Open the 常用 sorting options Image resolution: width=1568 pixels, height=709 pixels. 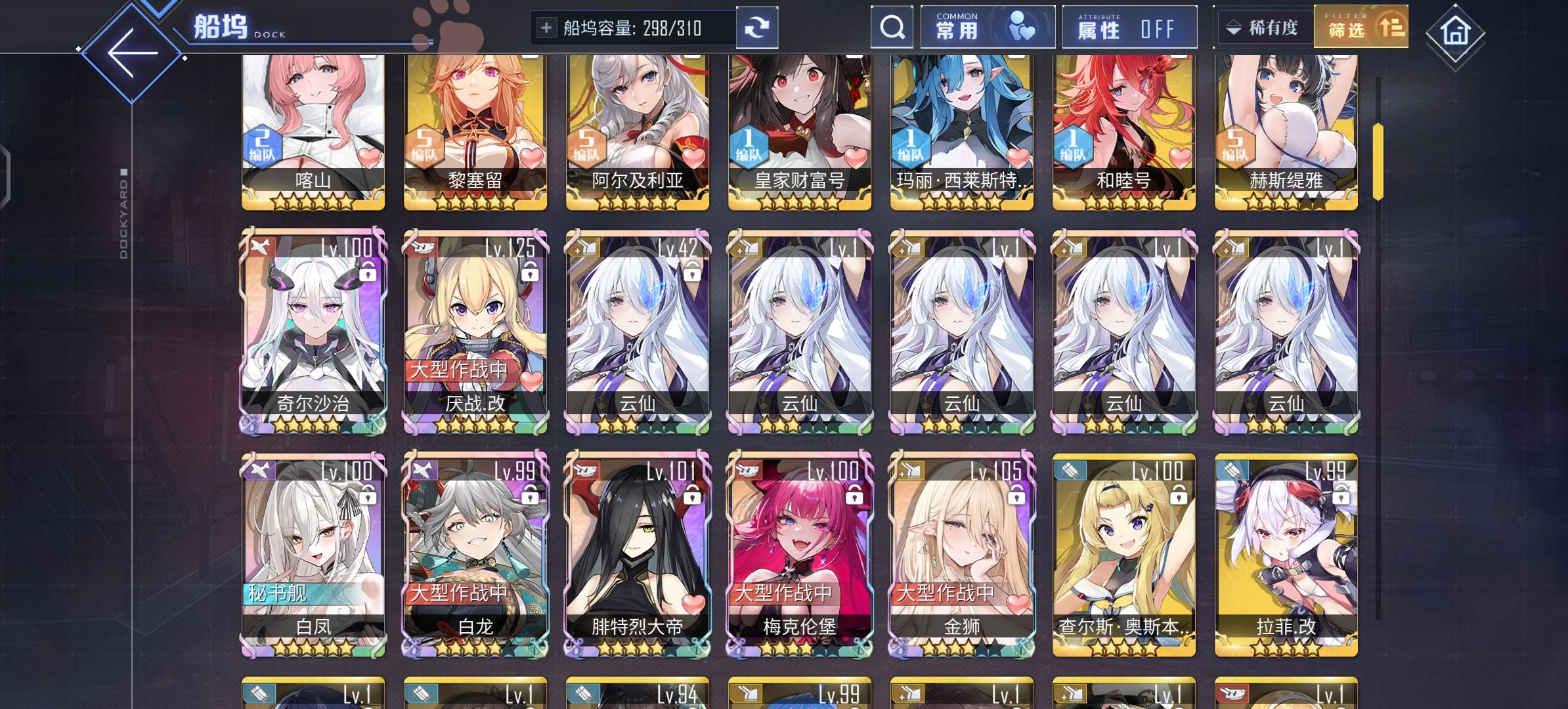(x=988, y=27)
